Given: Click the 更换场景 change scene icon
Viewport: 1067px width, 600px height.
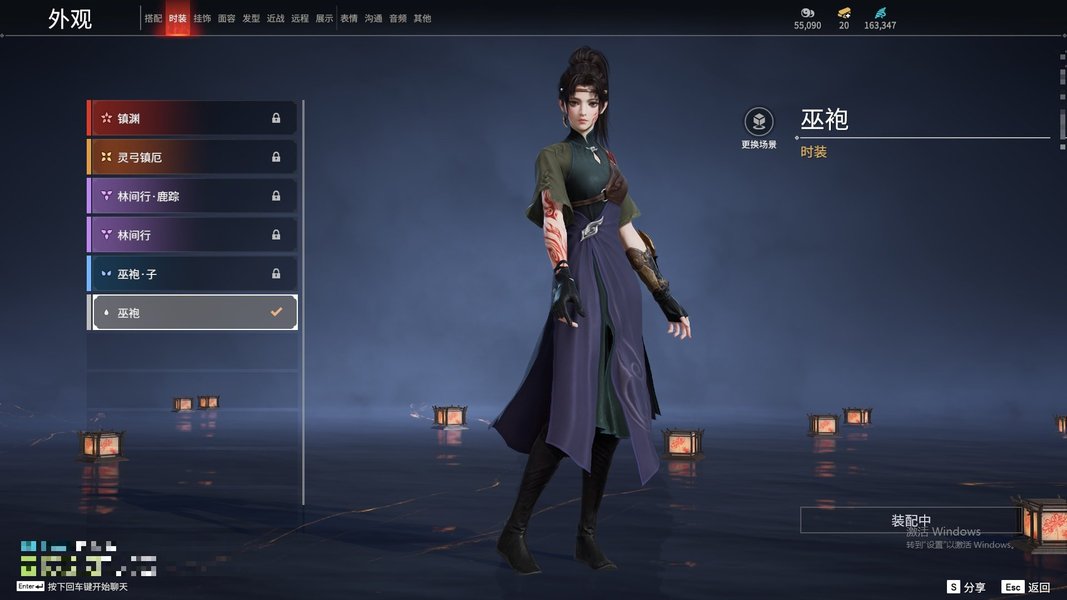Looking at the screenshot, I should [759, 123].
